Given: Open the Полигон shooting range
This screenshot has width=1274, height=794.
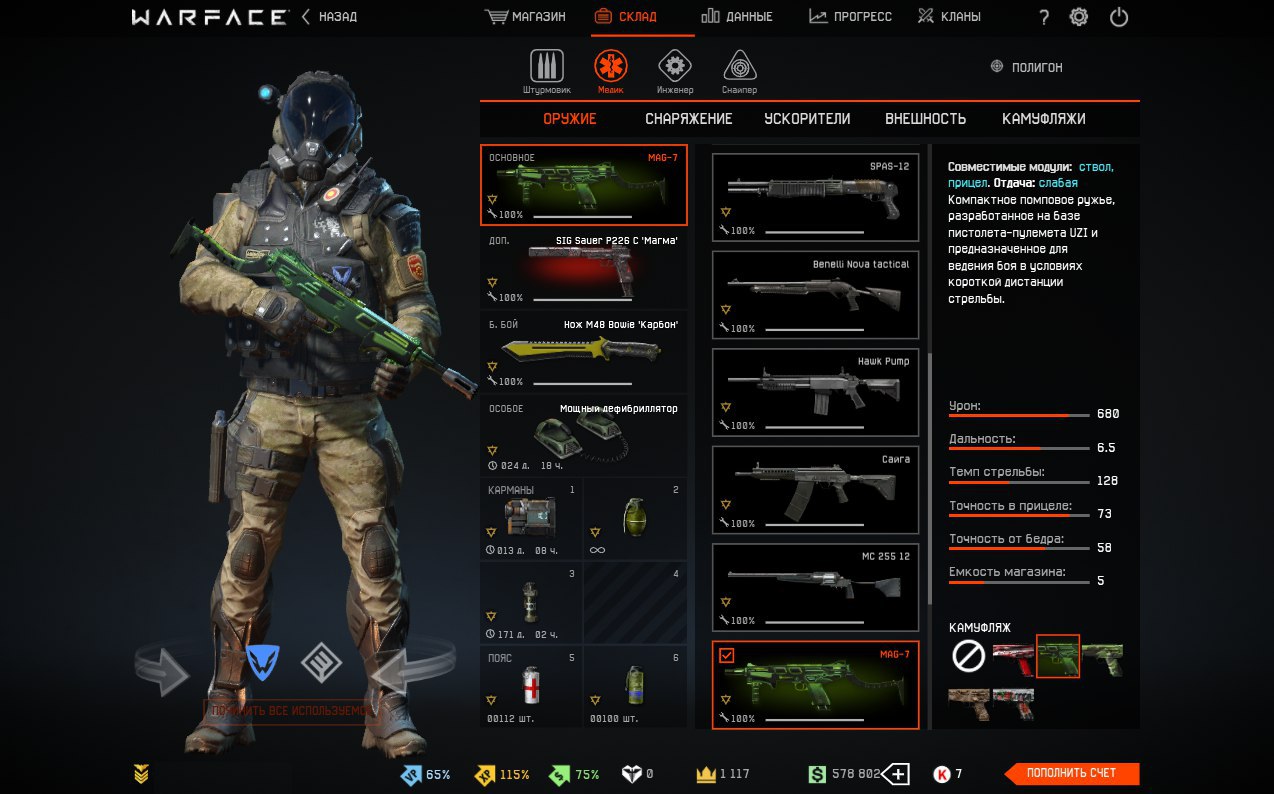Looking at the screenshot, I should pyautogui.click(x=1026, y=67).
